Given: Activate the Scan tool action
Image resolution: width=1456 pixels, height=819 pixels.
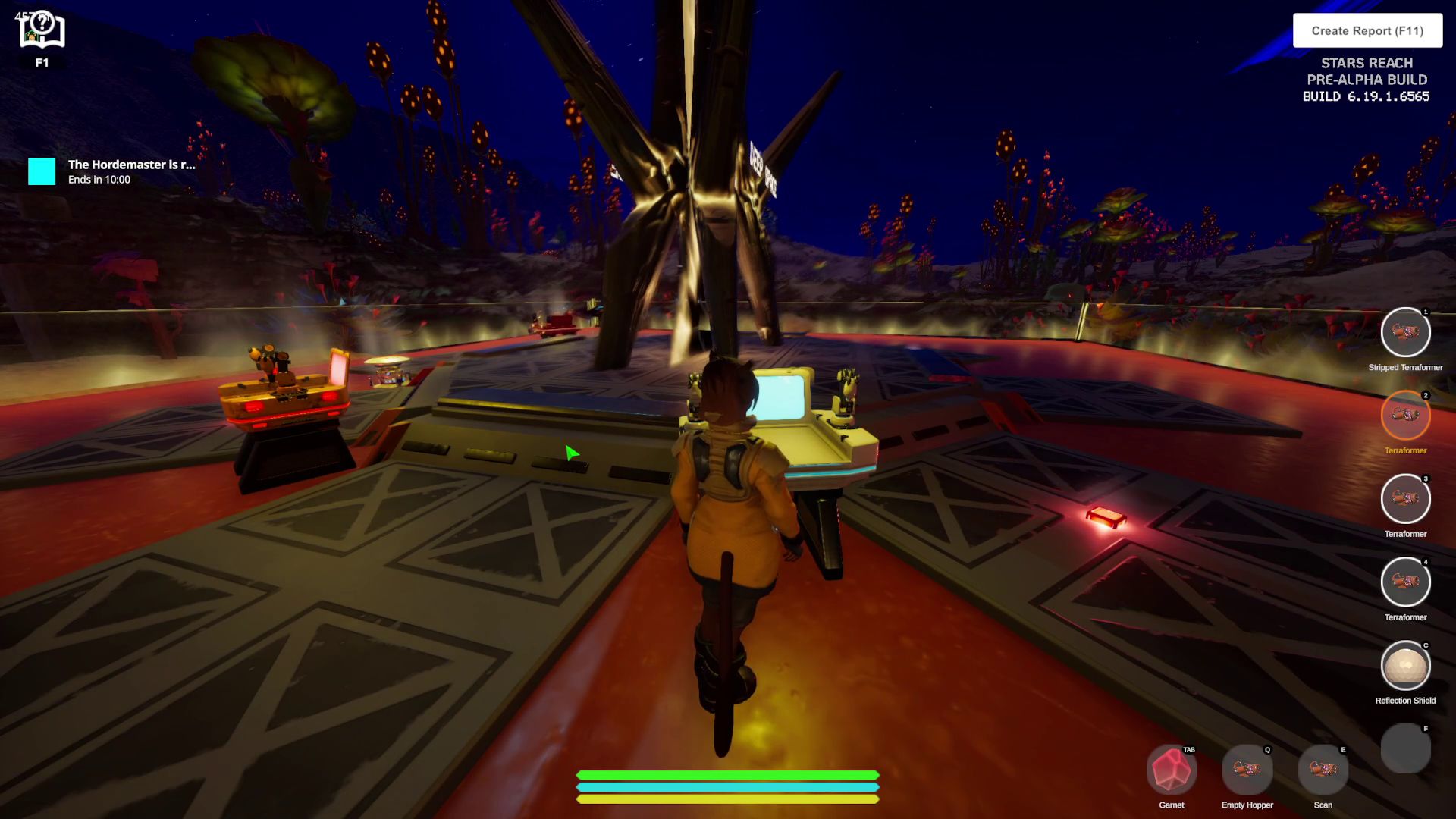Looking at the screenshot, I should click(1323, 770).
